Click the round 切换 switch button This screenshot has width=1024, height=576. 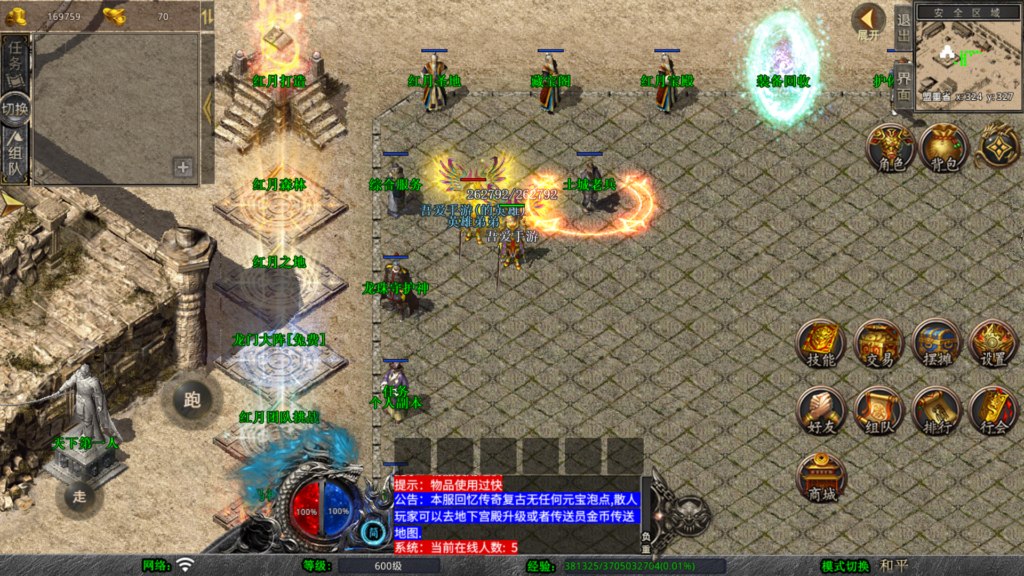point(15,108)
